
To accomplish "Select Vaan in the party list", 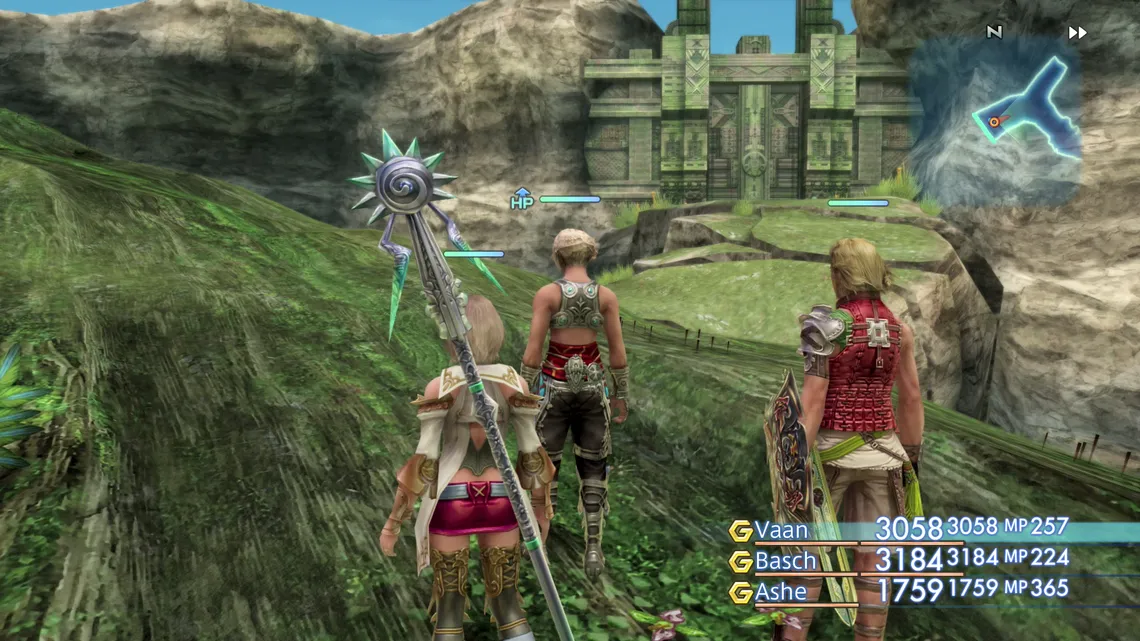I will coord(781,530).
